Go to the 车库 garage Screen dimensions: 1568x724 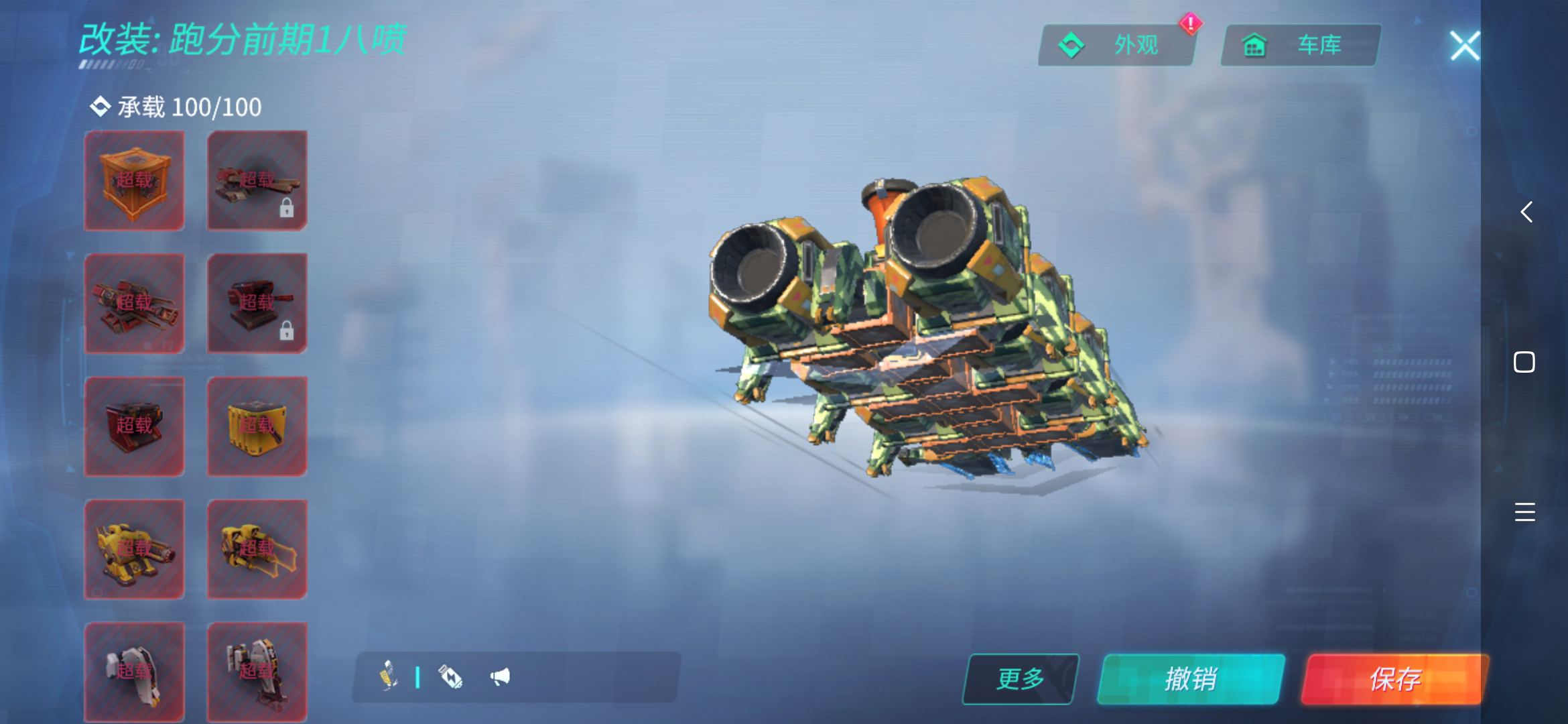pos(1300,46)
